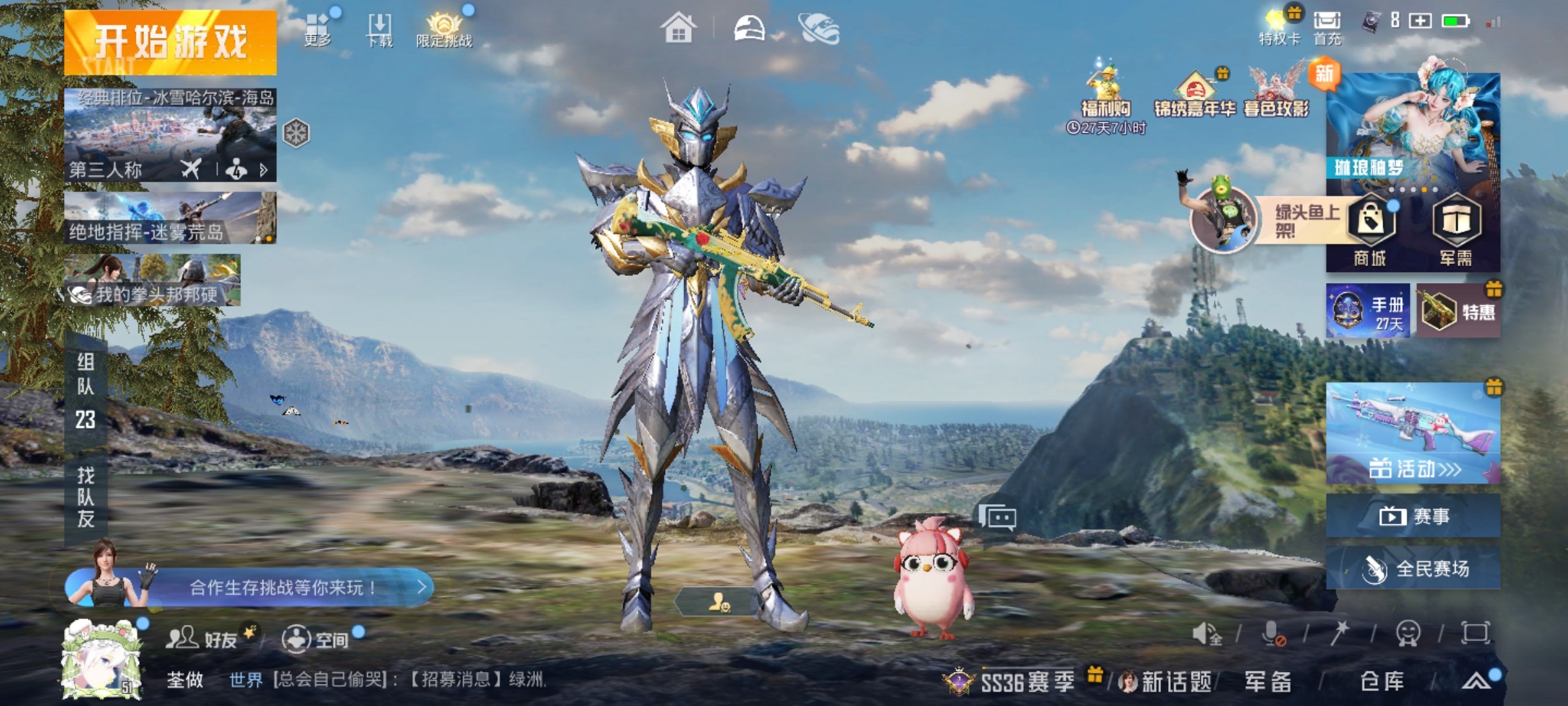Open the 手册 handbook pass

pyautogui.click(x=1367, y=311)
